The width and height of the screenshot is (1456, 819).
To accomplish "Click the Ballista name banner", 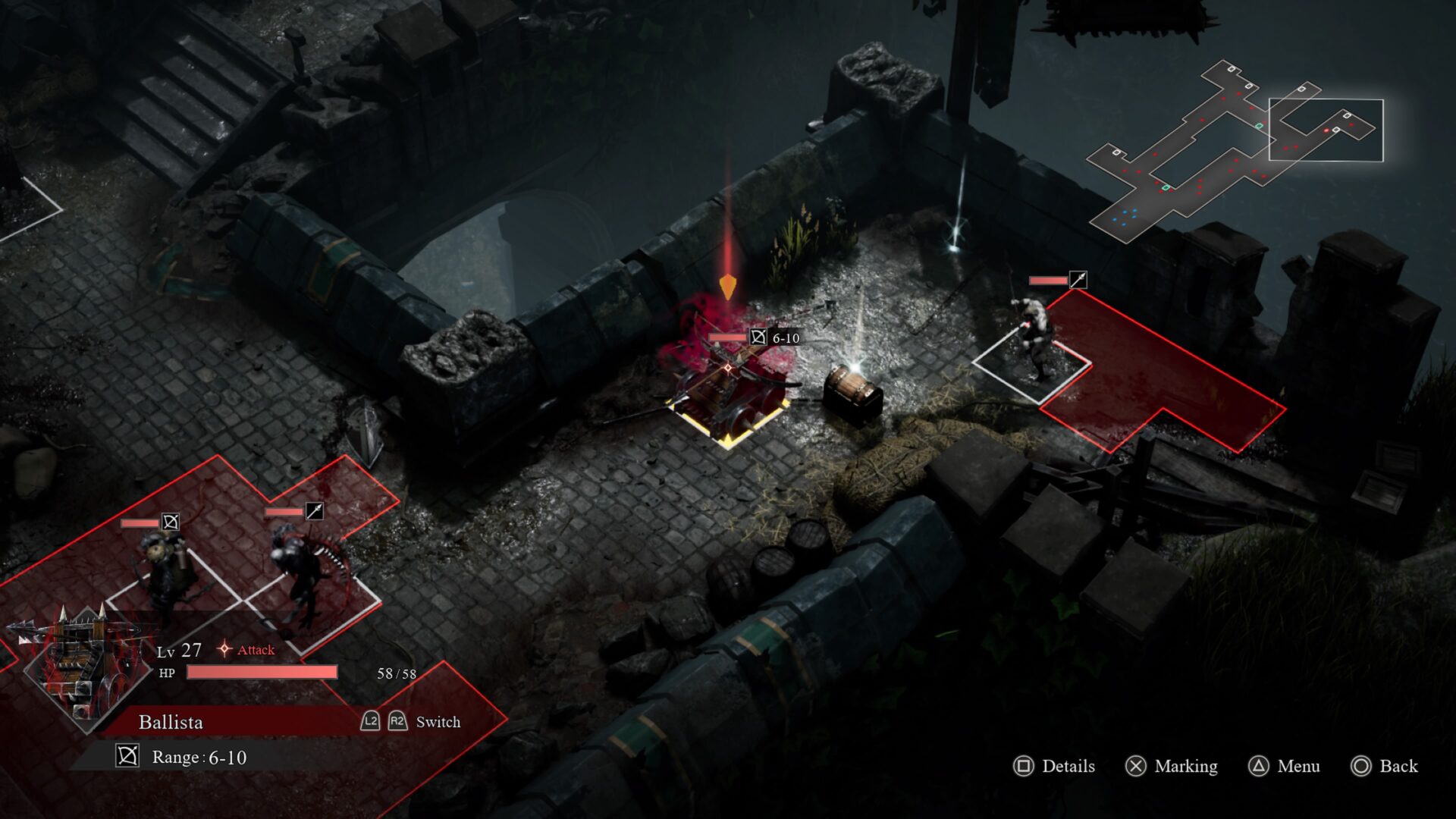I will (170, 722).
